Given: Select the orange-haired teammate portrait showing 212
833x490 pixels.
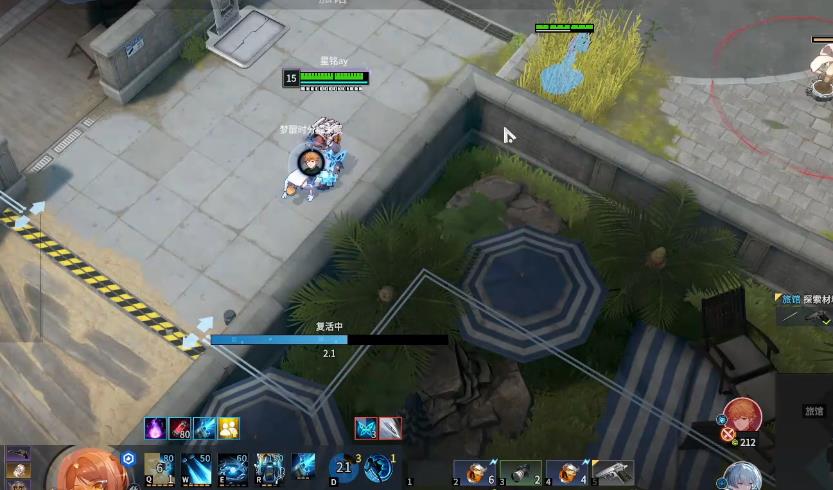Looking at the screenshot, I should tap(742, 417).
